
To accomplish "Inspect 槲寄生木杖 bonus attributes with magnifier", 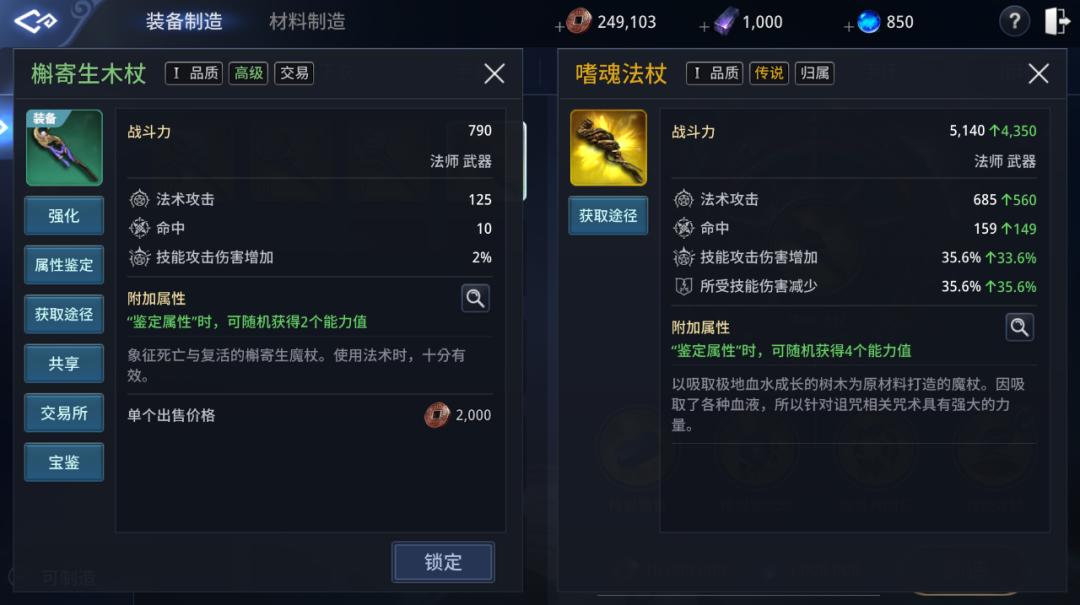I will click(475, 297).
